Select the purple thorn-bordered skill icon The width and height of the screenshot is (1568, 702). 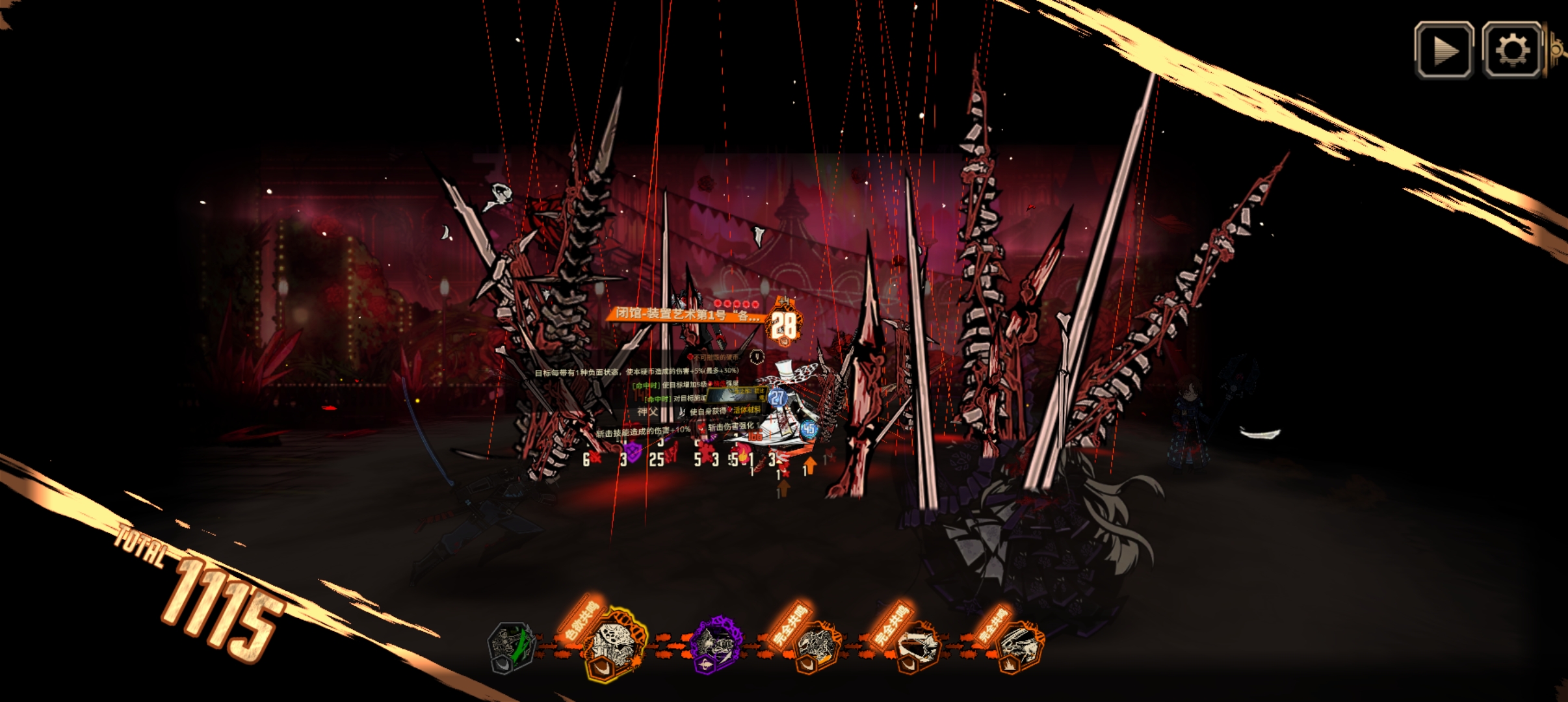[715, 643]
